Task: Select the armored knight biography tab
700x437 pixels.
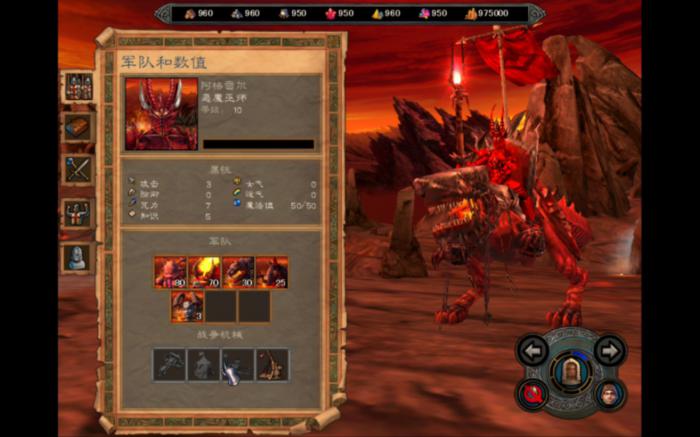Action: click(78, 256)
